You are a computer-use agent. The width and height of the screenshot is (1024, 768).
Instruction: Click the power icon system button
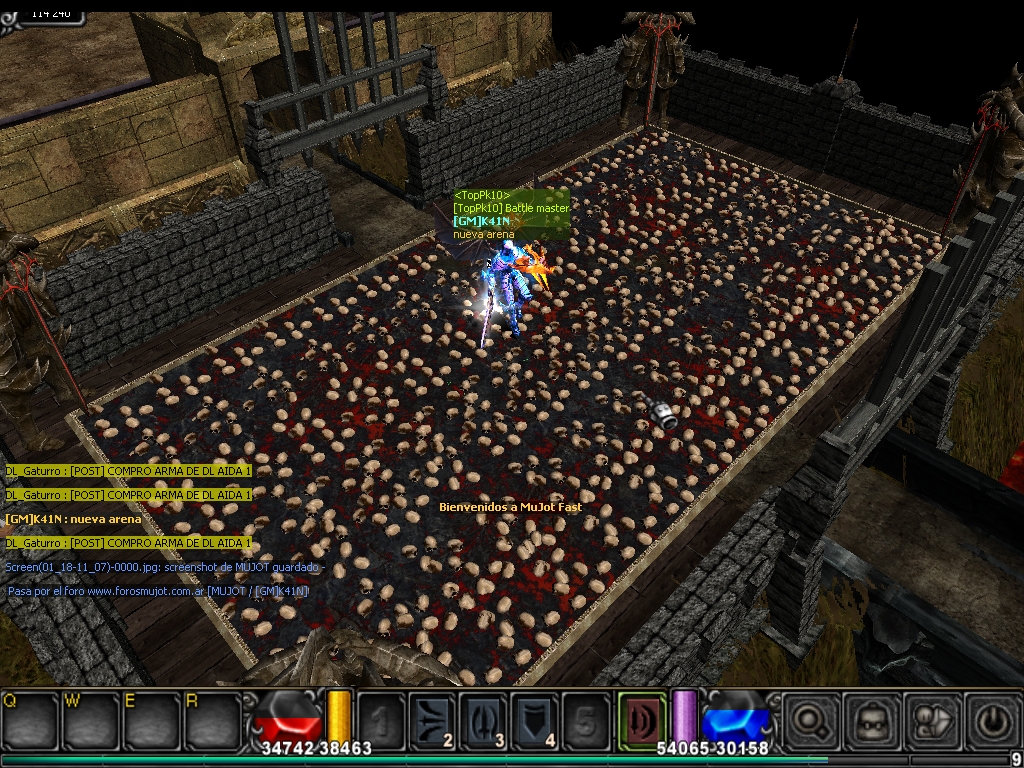[x=991, y=719]
